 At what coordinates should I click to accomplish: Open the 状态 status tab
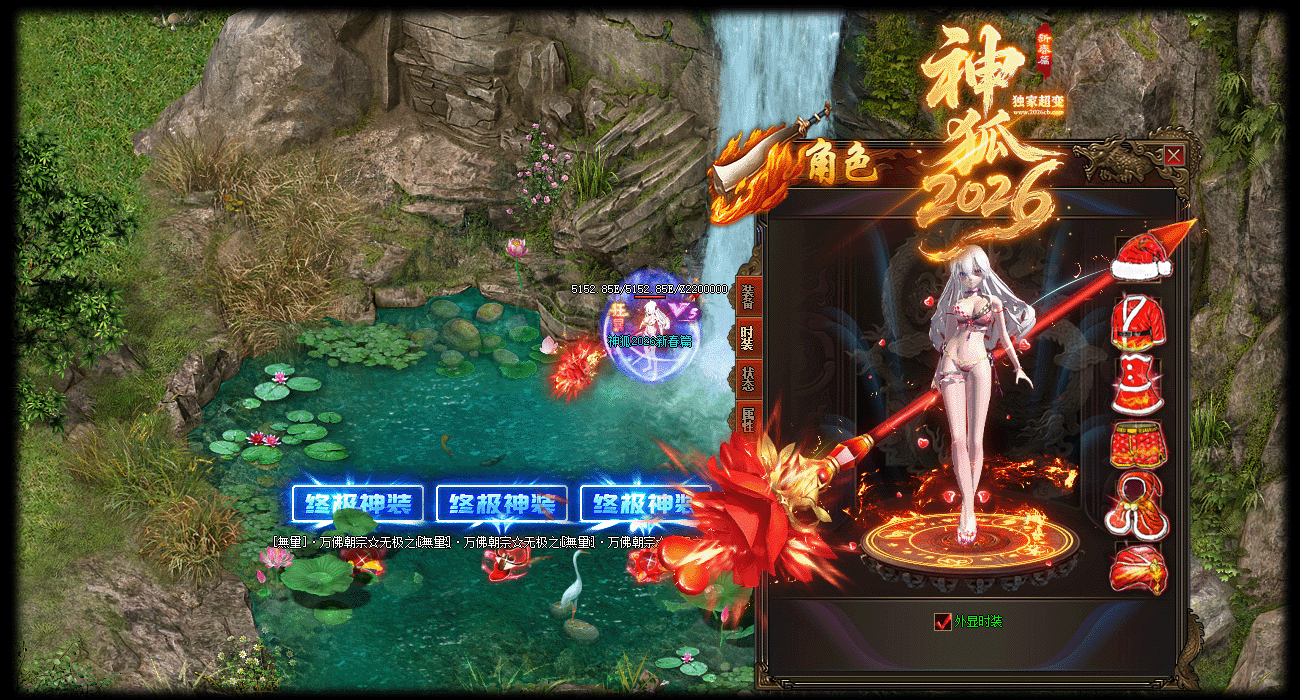coord(747,378)
